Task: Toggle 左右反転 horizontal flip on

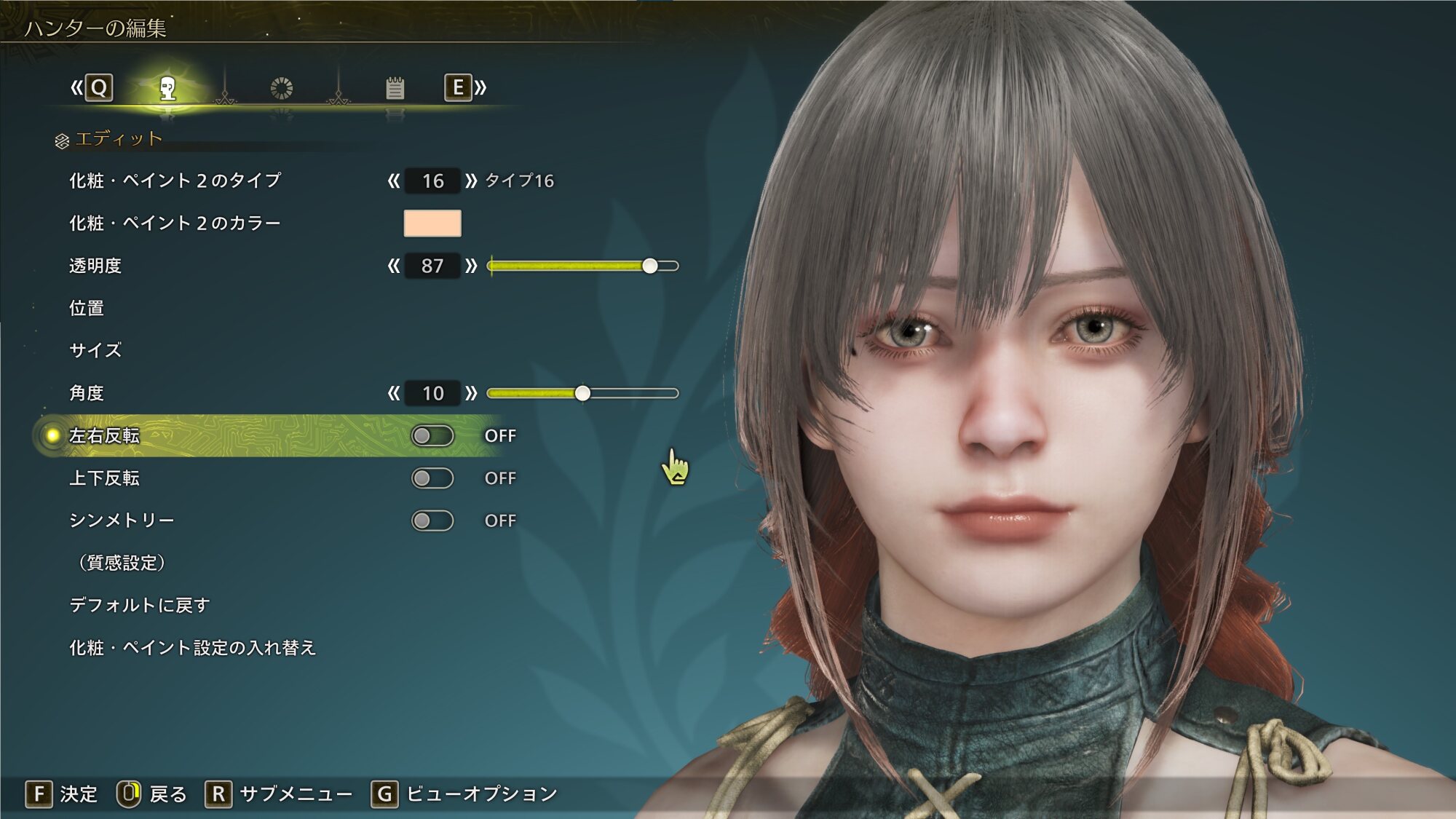Action: (x=432, y=435)
